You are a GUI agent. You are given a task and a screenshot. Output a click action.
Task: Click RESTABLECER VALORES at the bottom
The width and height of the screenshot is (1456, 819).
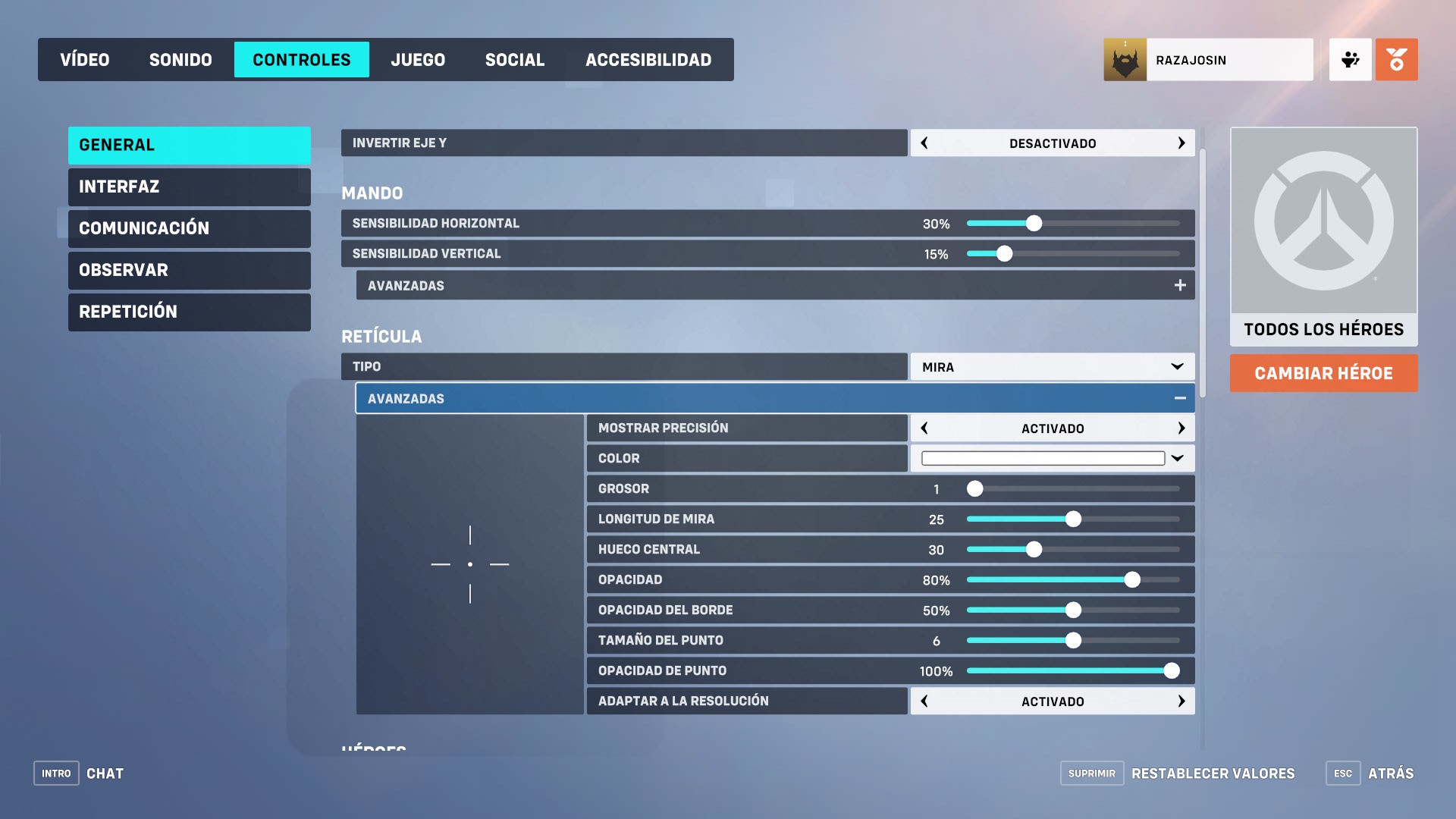click(x=1213, y=773)
